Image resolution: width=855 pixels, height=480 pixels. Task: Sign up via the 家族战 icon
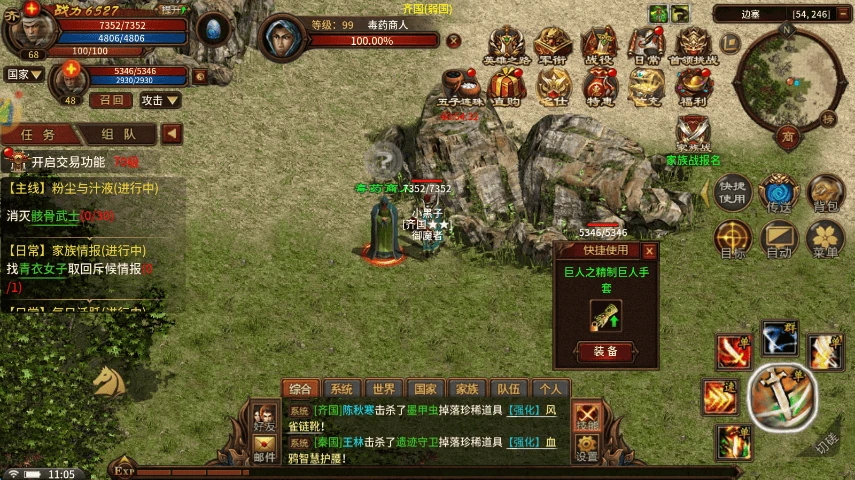[693, 135]
